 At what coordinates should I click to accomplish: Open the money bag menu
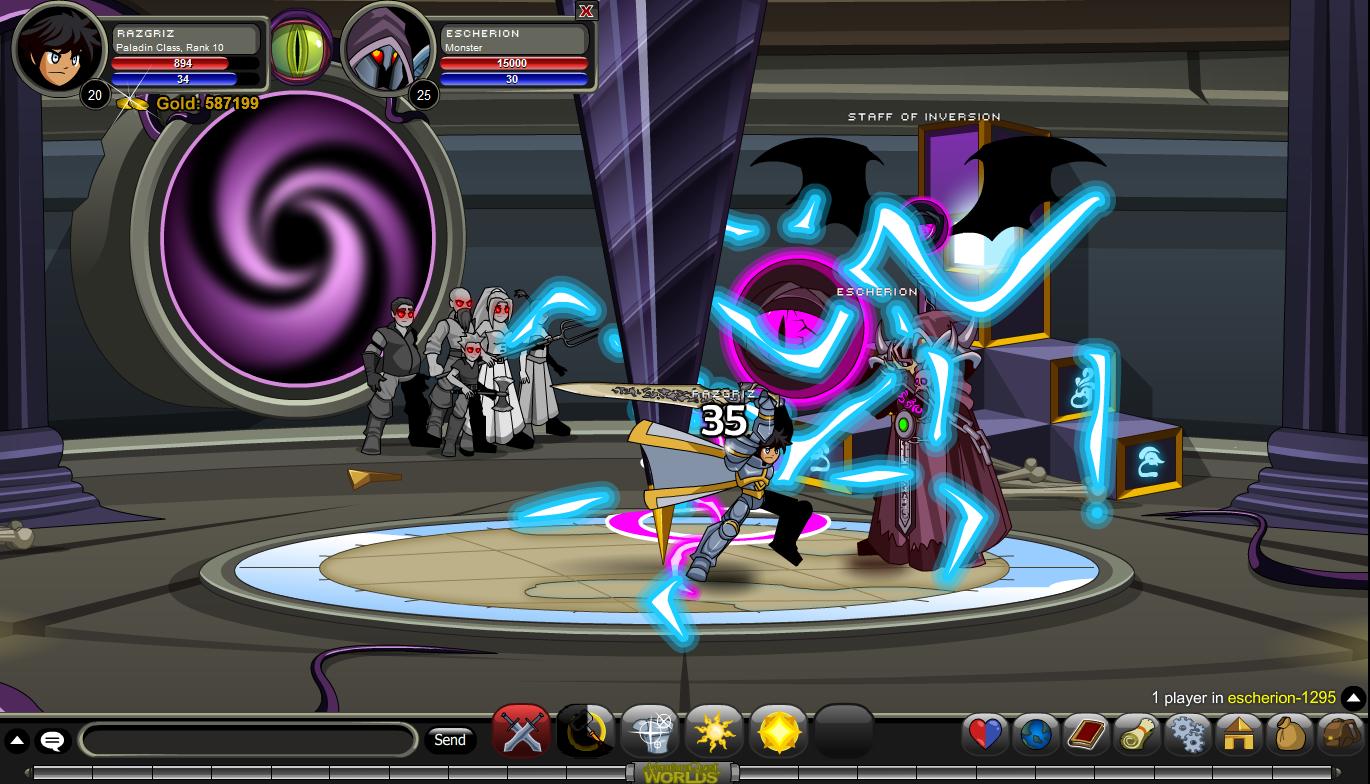click(x=1289, y=734)
